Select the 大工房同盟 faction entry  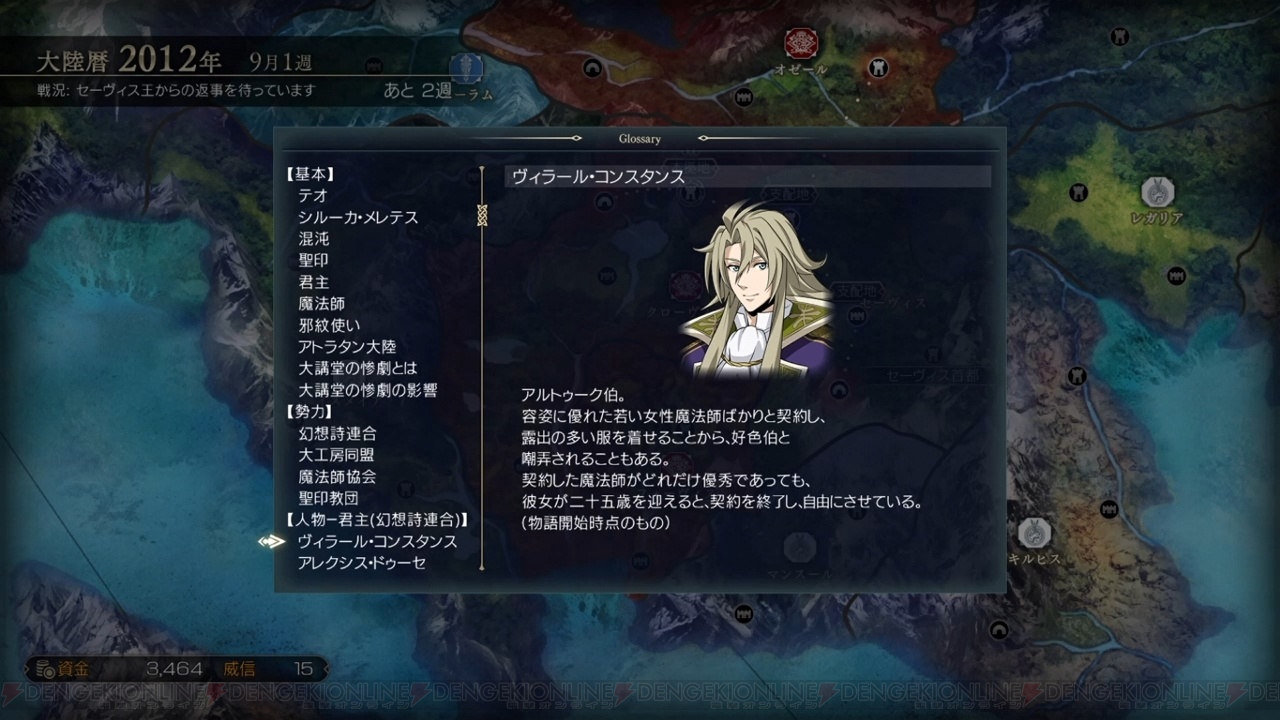tap(337, 455)
